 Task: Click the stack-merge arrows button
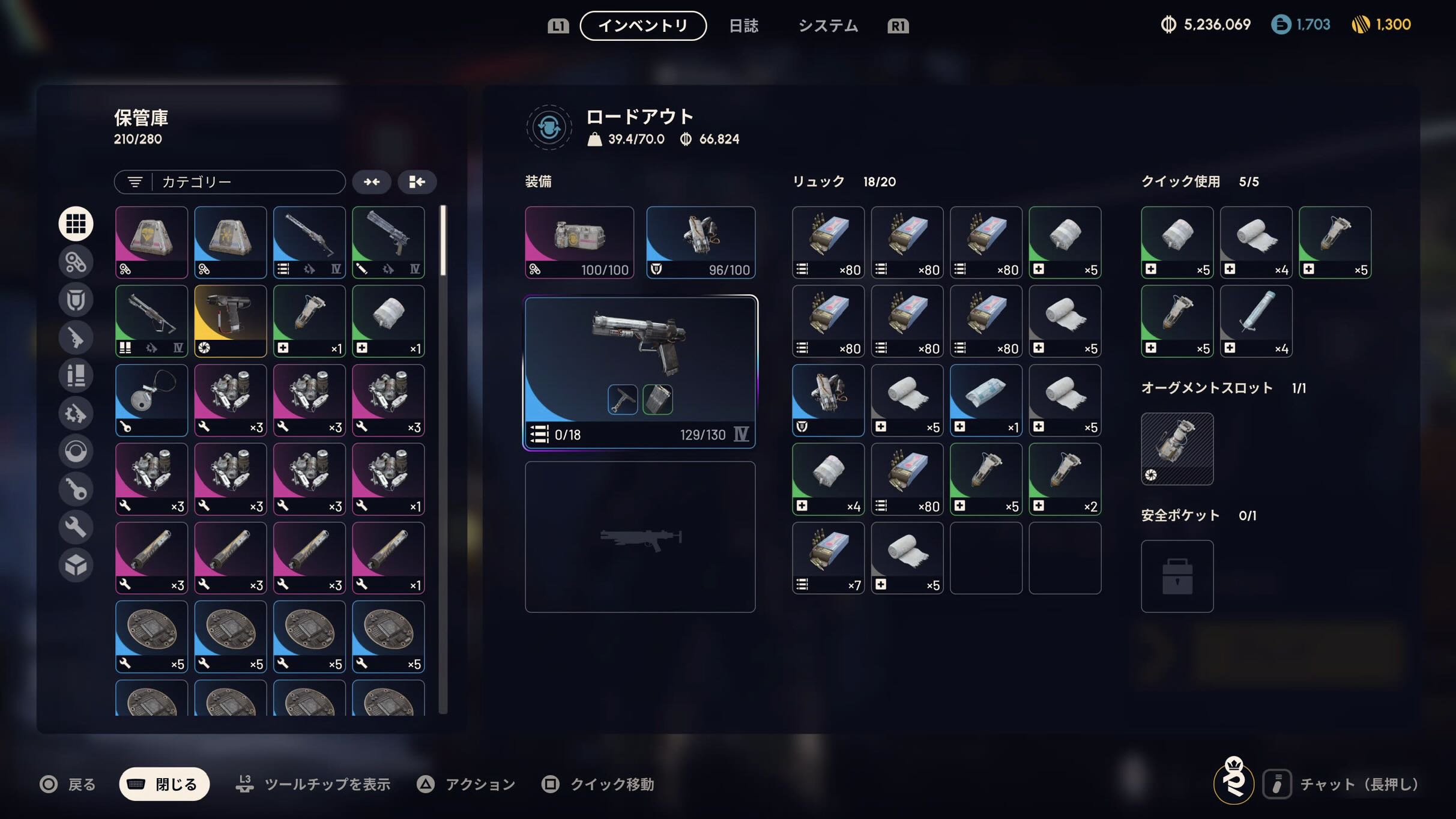[x=372, y=182]
